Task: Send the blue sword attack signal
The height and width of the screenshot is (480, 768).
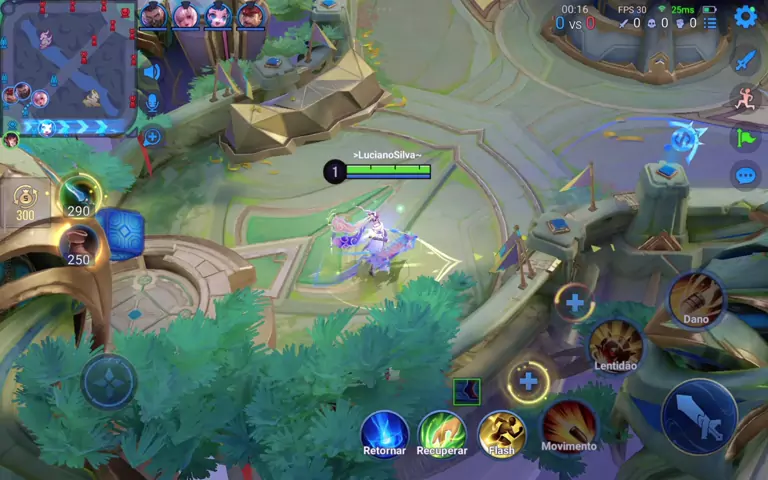Action: tap(745, 60)
